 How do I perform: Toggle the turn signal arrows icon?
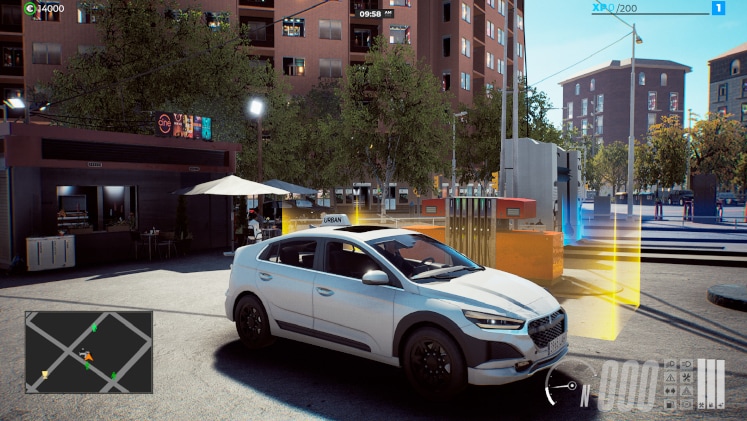tap(670, 391)
